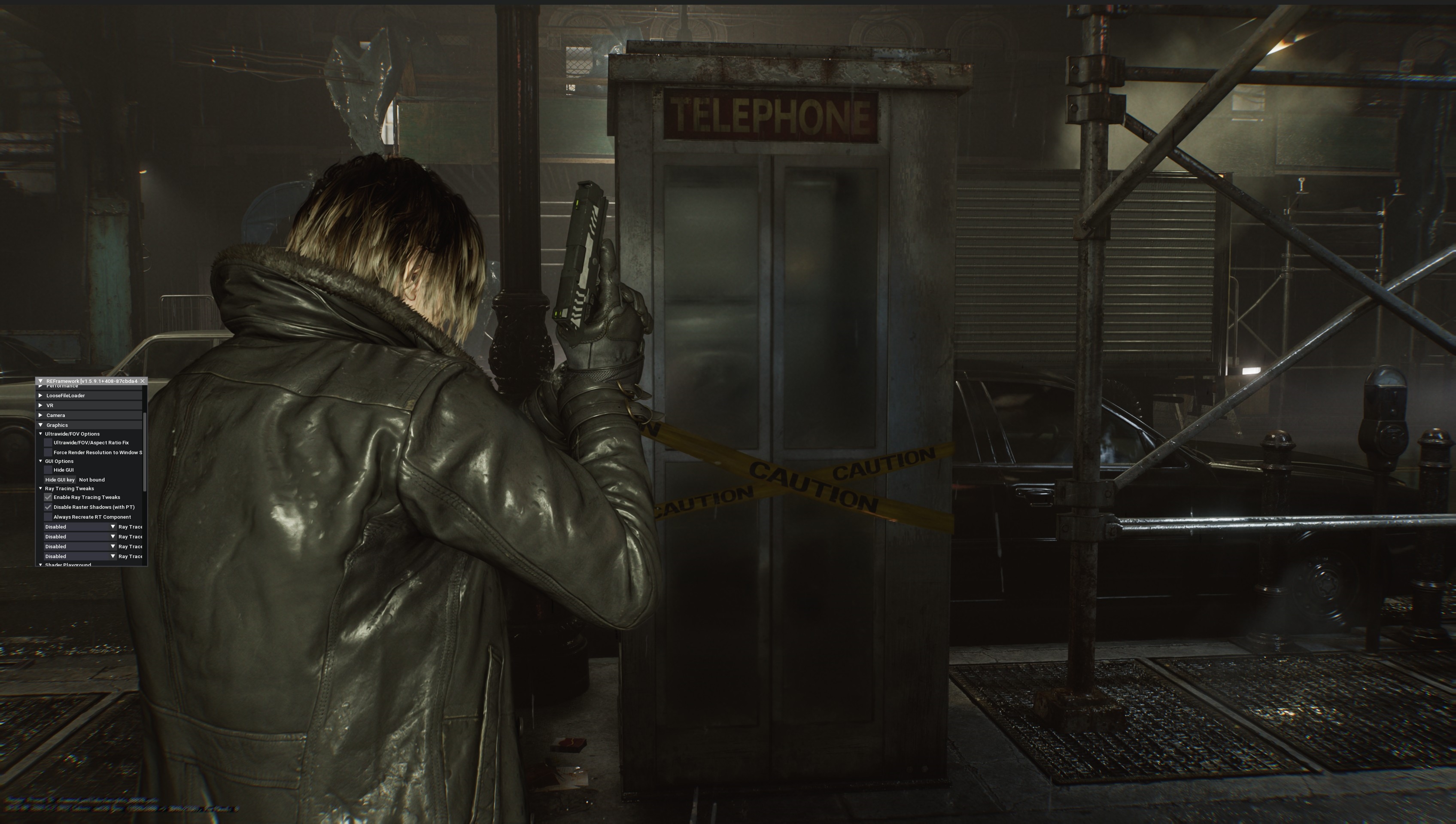Click the REFramework panel's vertical scrollbar
This screenshot has width=1456, height=824.
[x=145, y=453]
